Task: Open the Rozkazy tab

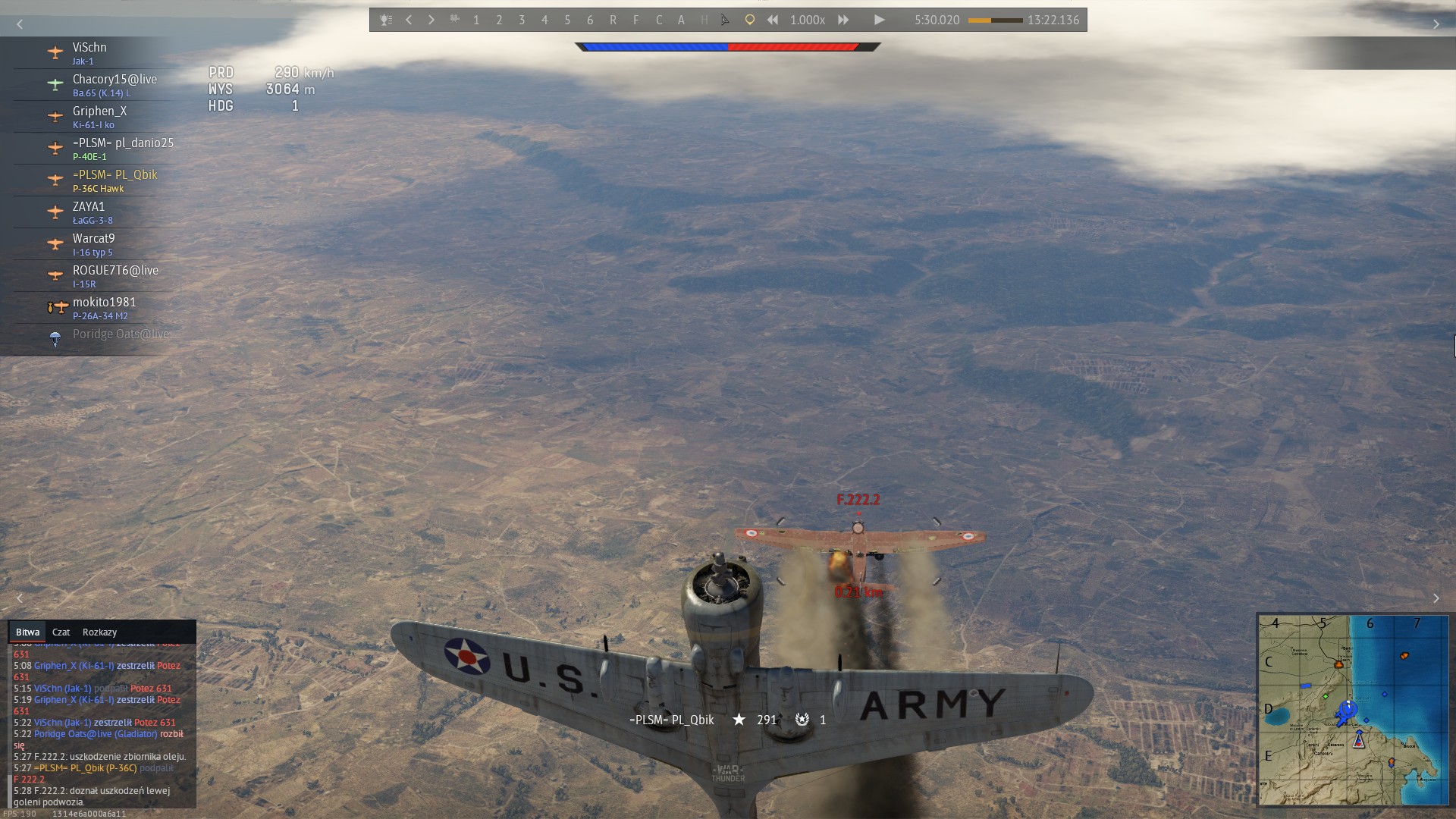Action: point(99,632)
